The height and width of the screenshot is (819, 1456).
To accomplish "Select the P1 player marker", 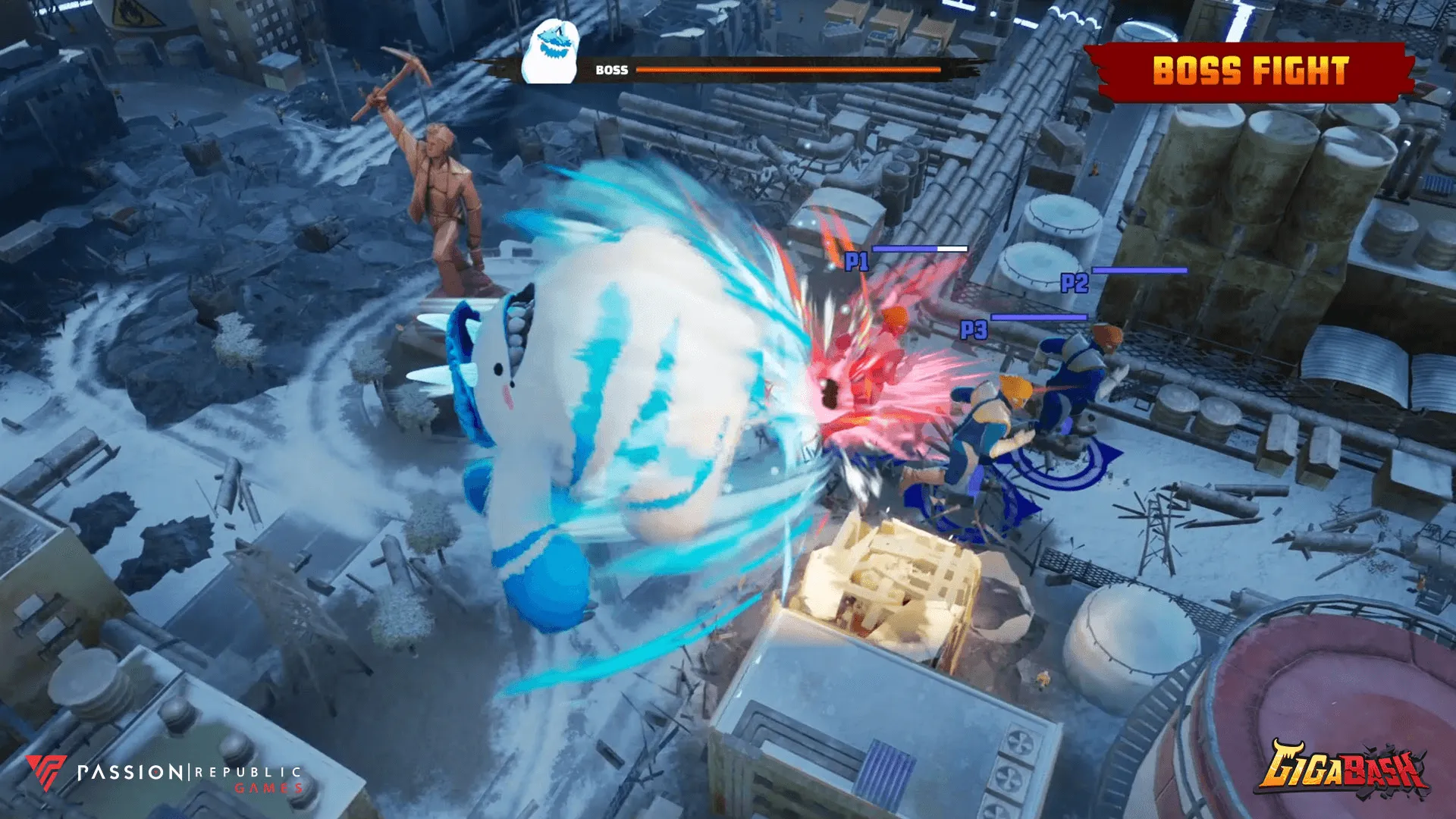I will coord(857,262).
